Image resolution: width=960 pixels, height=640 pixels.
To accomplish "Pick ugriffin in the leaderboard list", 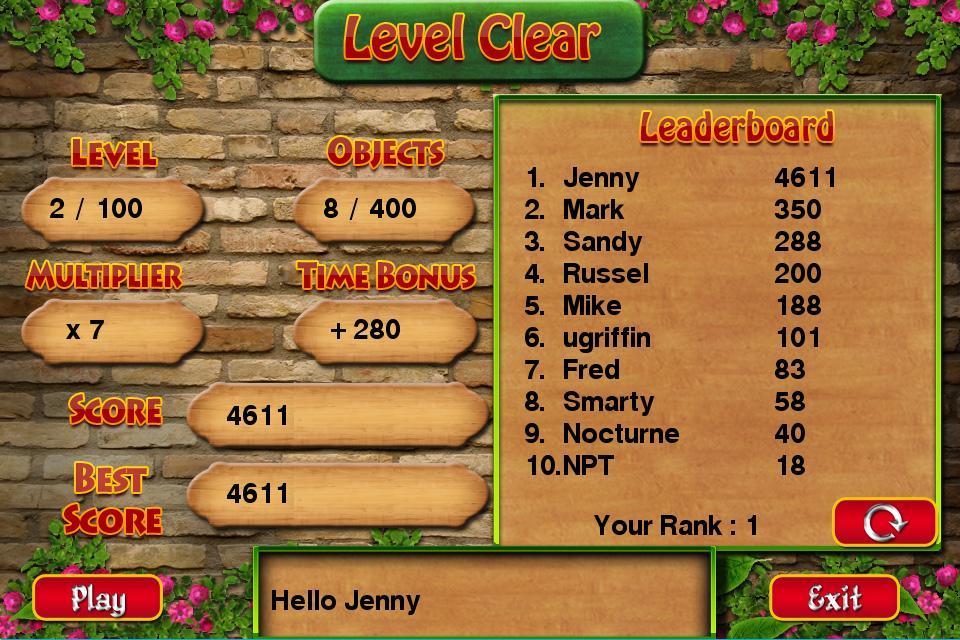I will 680,338.
